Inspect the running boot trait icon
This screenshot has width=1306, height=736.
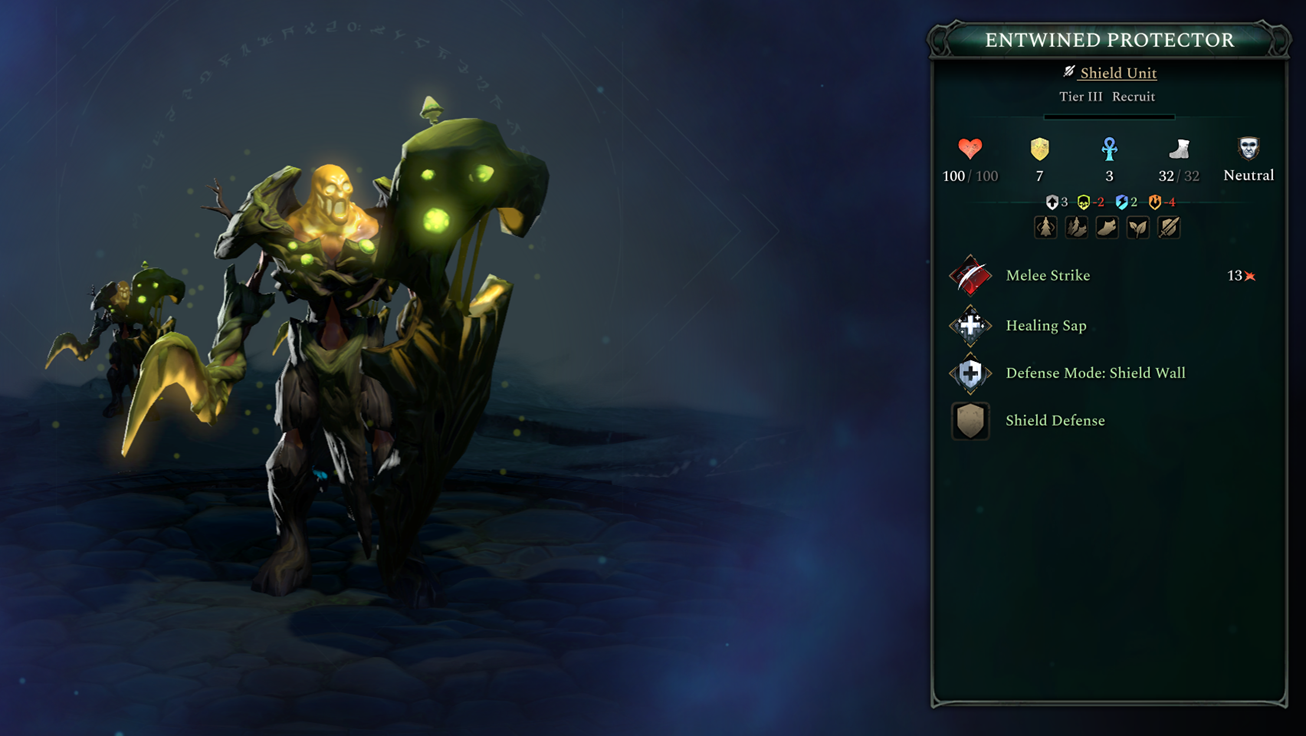[1107, 228]
